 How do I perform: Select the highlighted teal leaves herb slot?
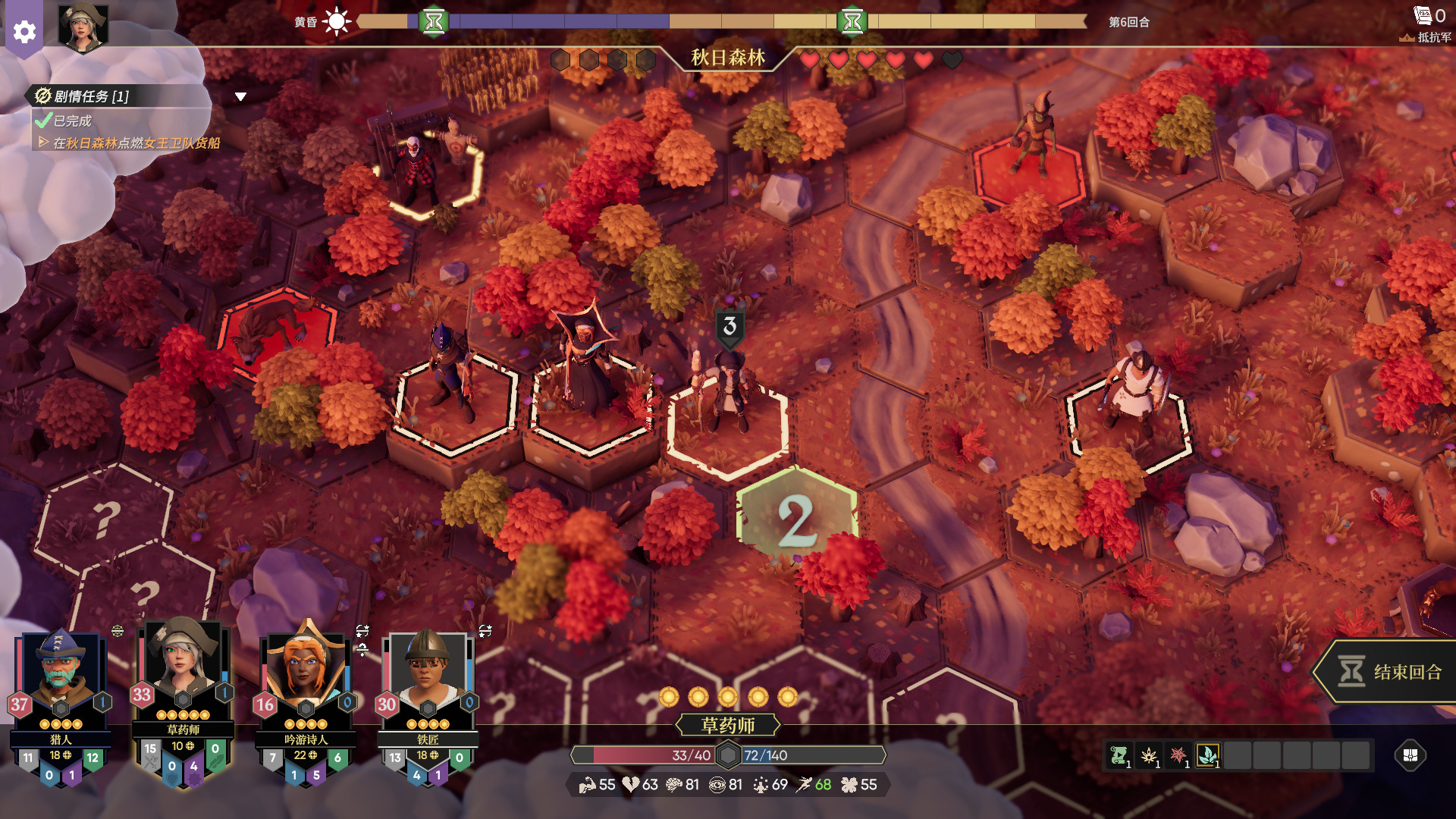(x=1208, y=755)
